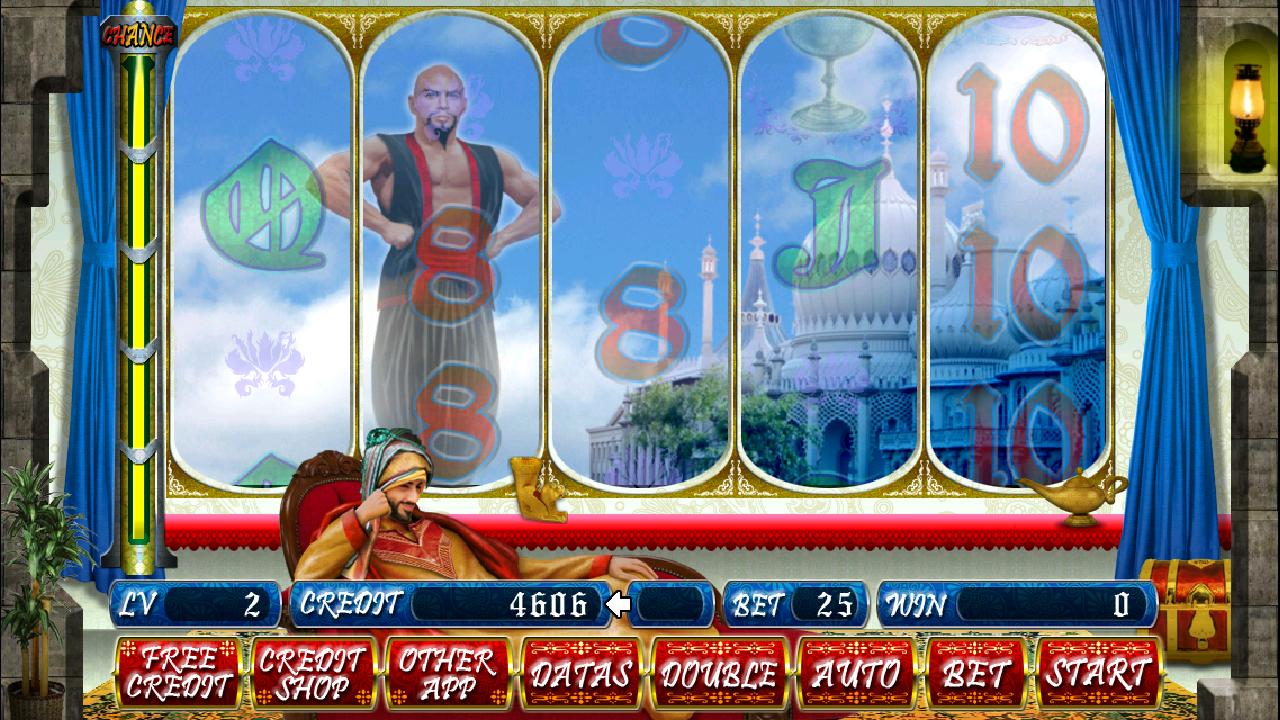
Task: Enable AUTO spin mode
Action: (x=855, y=675)
